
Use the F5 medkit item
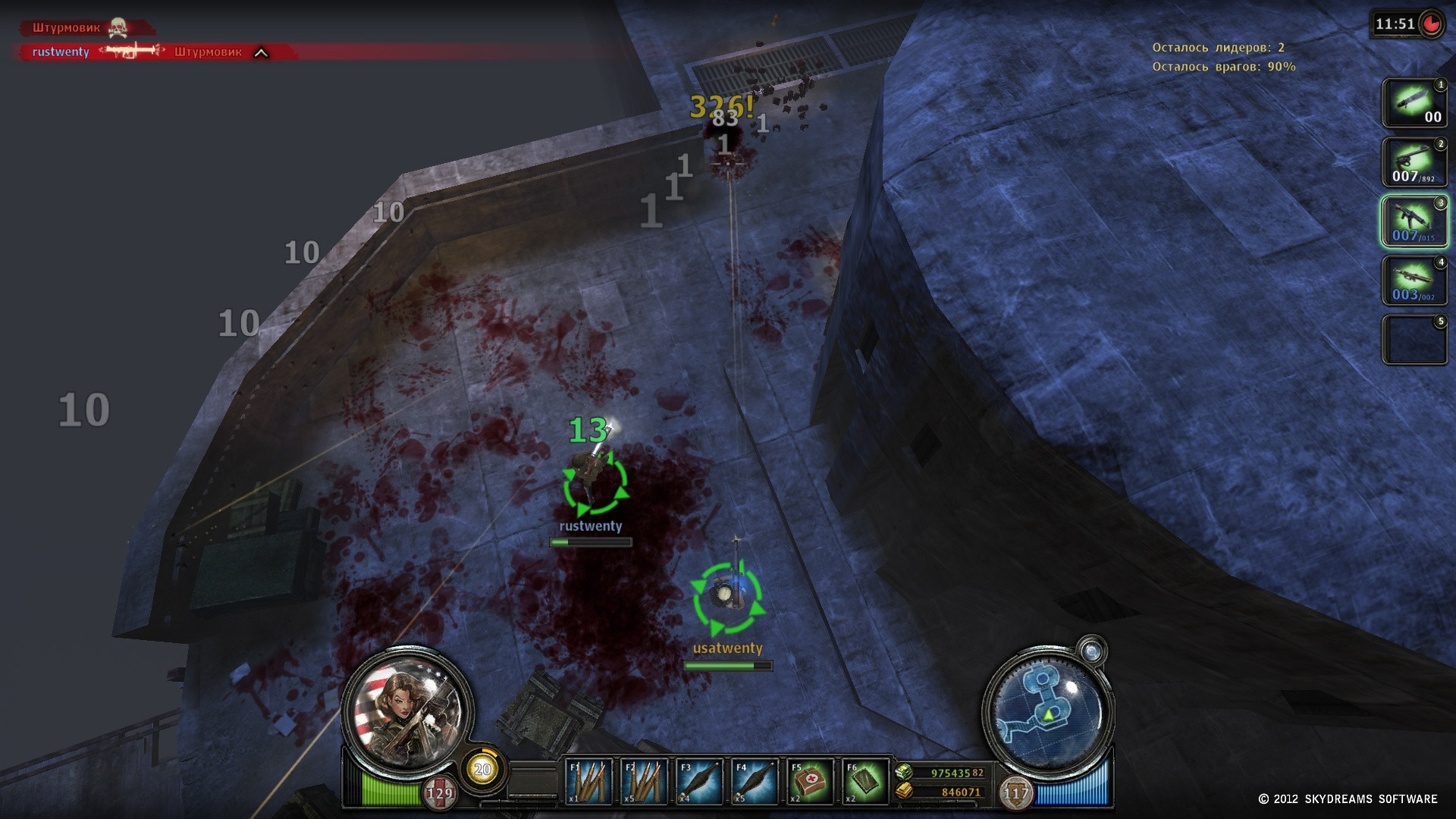point(810,782)
